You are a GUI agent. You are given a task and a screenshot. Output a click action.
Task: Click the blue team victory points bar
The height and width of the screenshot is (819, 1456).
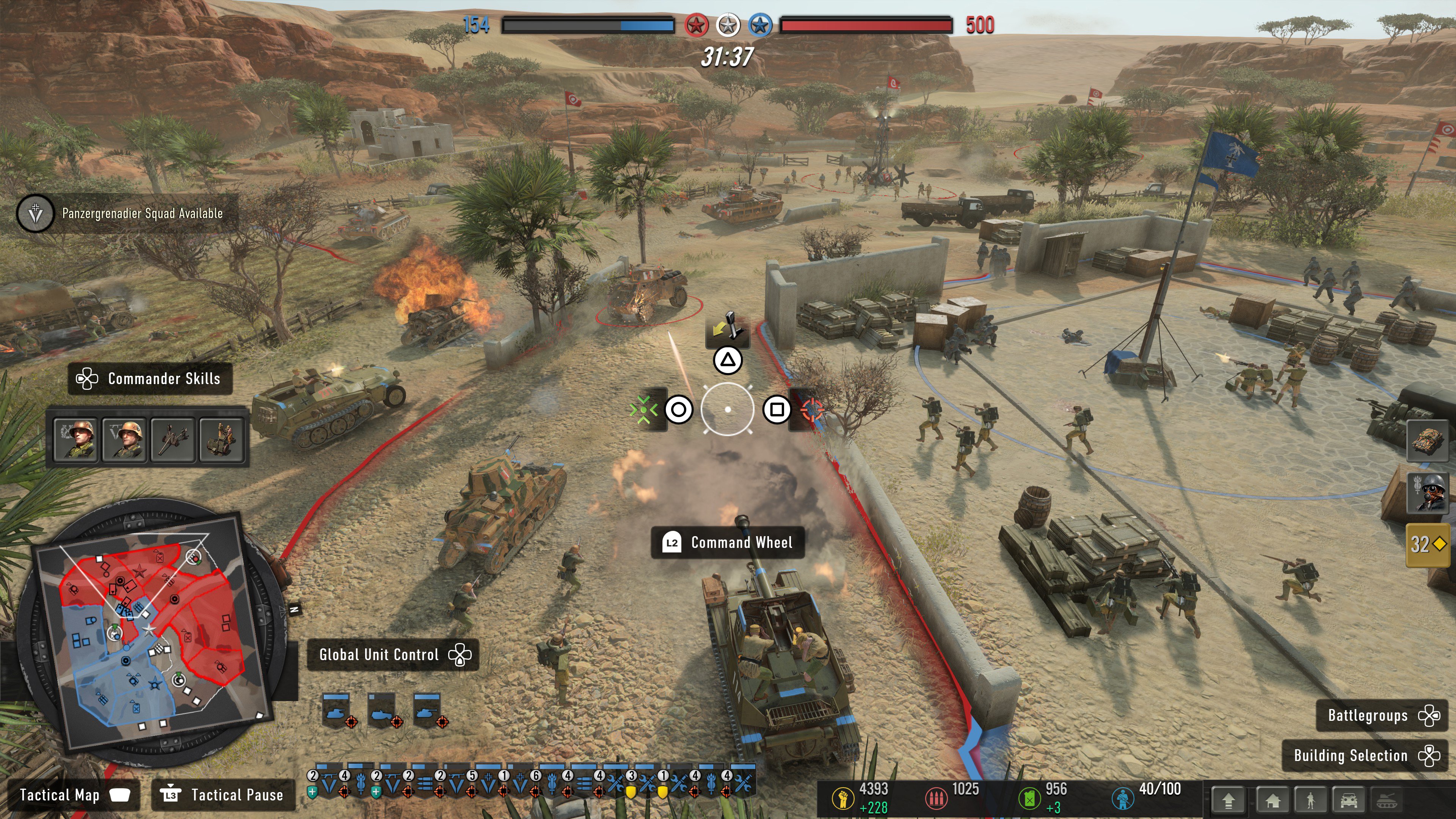click(x=588, y=25)
